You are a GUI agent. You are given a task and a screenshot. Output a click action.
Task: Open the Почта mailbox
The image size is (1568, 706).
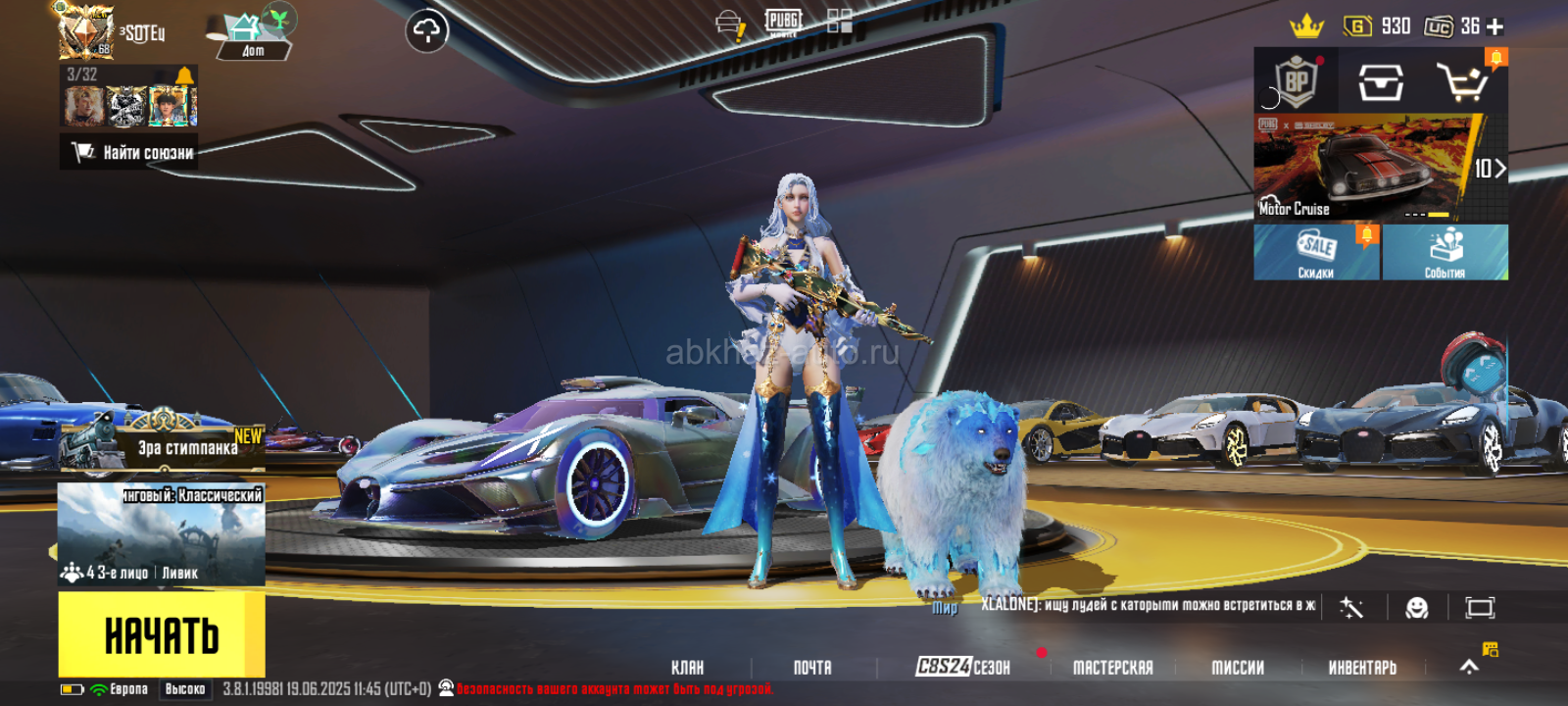pyautogui.click(x=812, y=668)
